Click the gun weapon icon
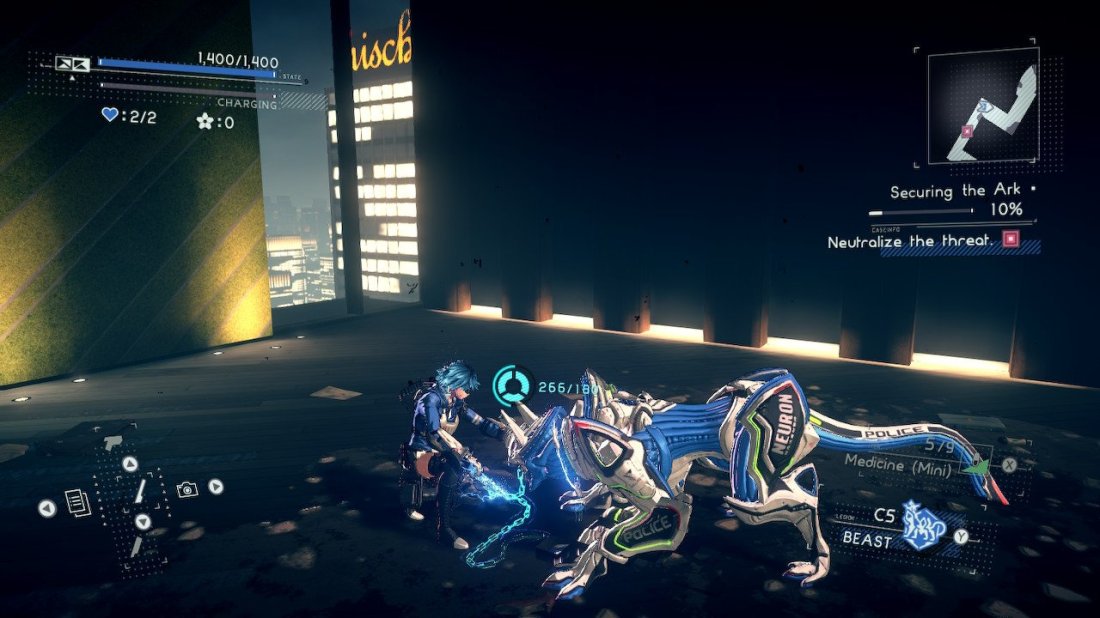This screenshot has width=1100, height=618. tap(112, 442)
